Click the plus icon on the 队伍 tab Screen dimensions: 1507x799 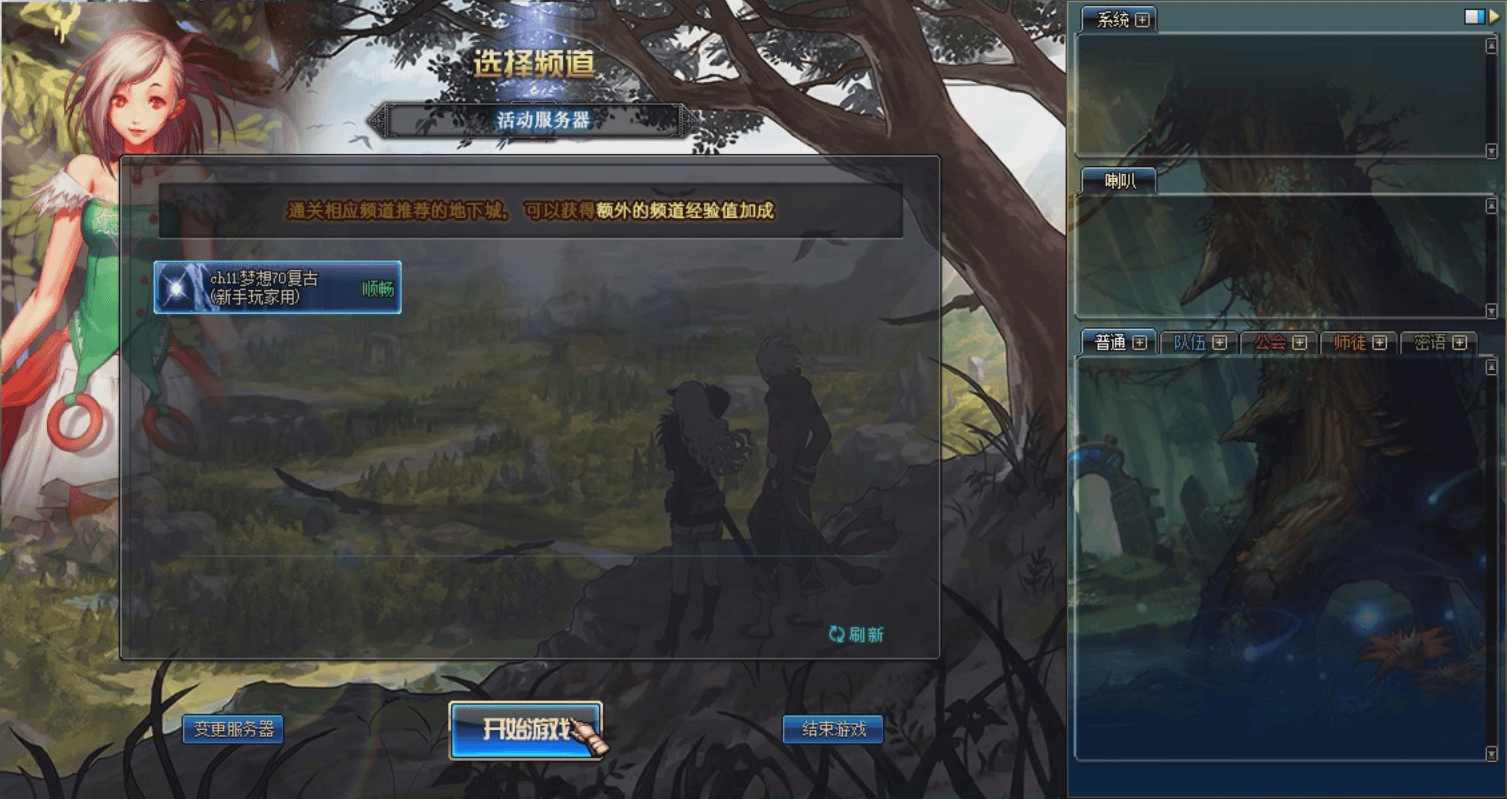(1219, 341)
